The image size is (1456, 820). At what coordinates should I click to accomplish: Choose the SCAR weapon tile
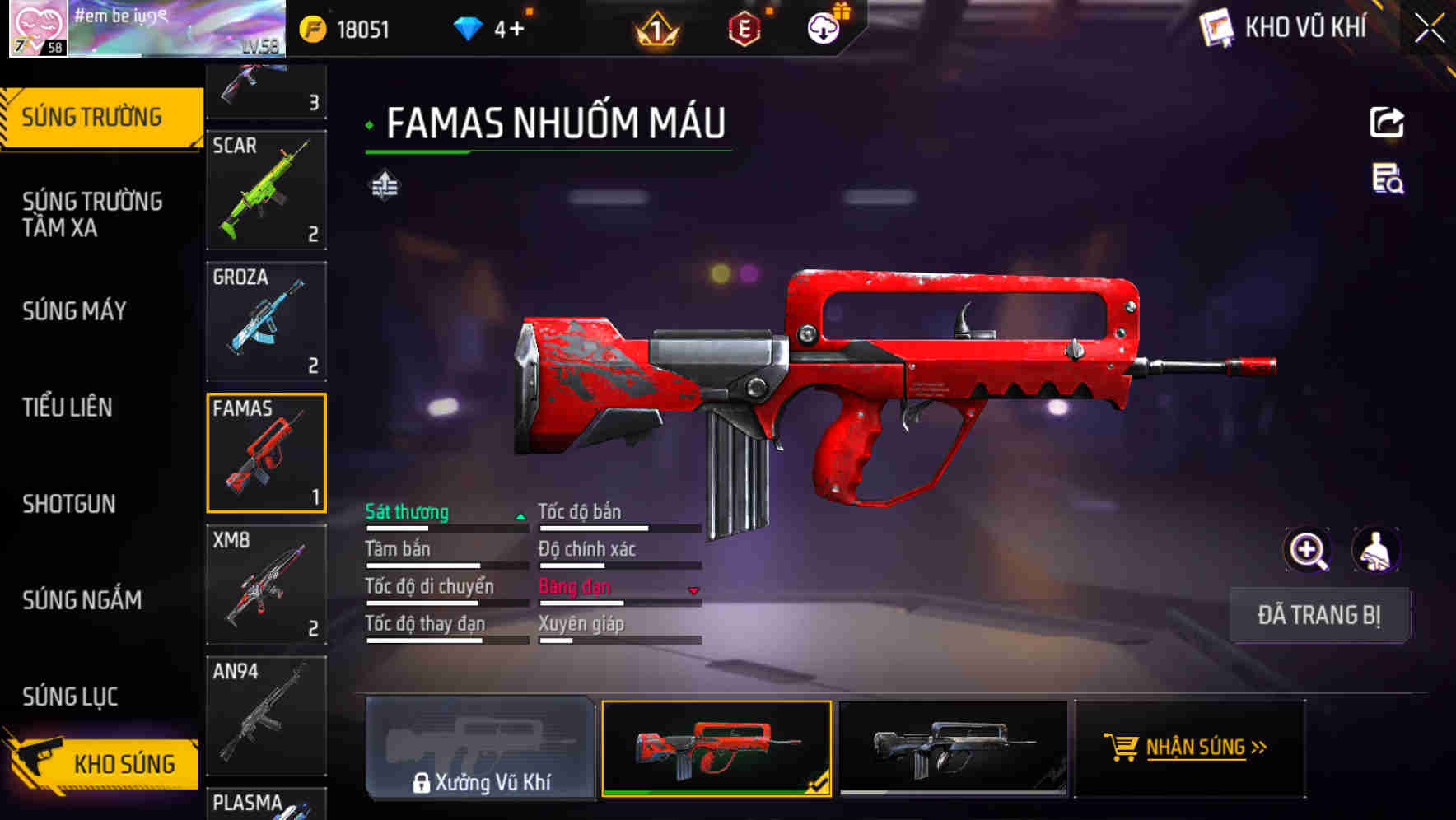266,190
